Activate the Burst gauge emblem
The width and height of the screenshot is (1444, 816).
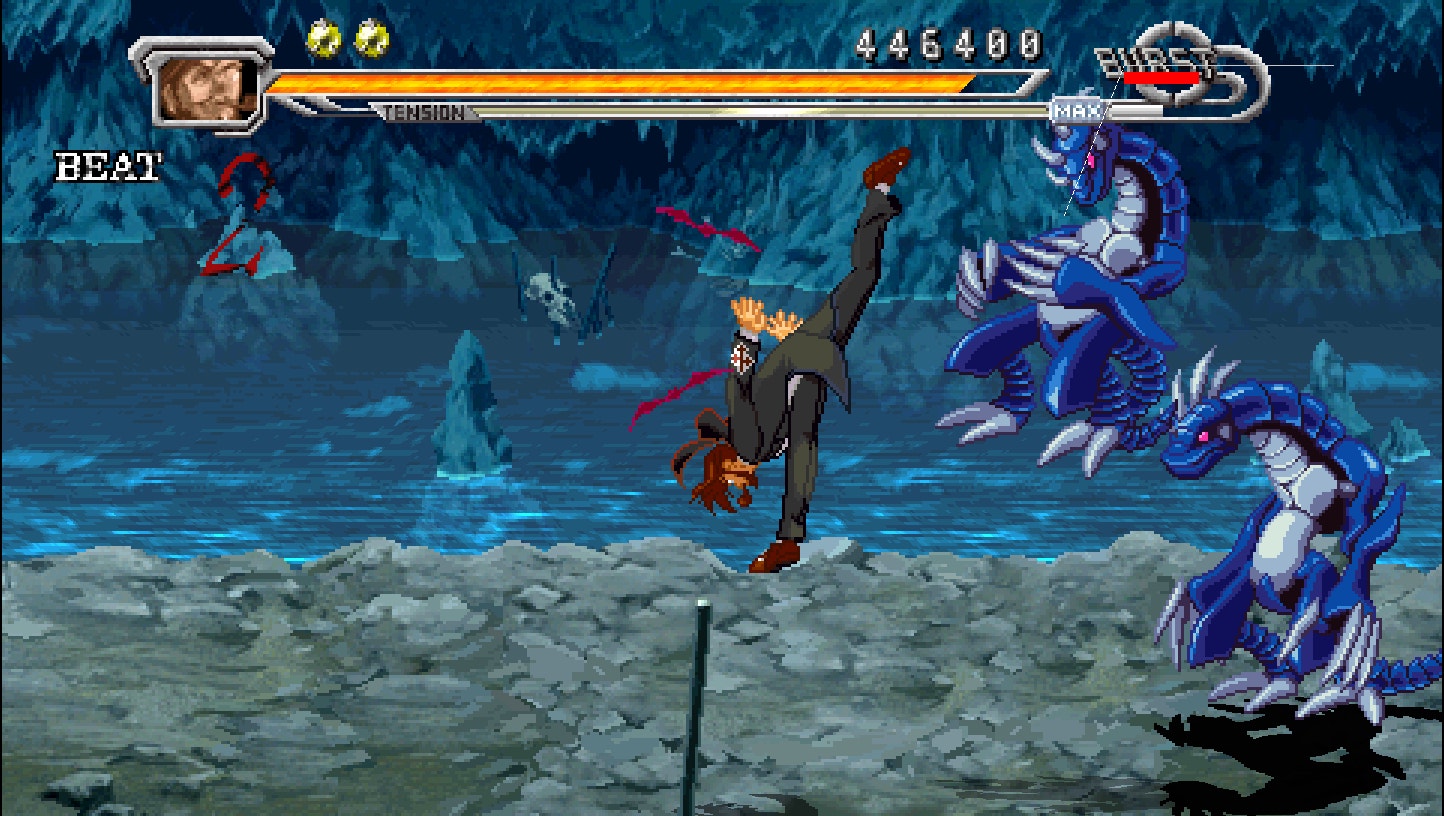[x=1180, y=70]
